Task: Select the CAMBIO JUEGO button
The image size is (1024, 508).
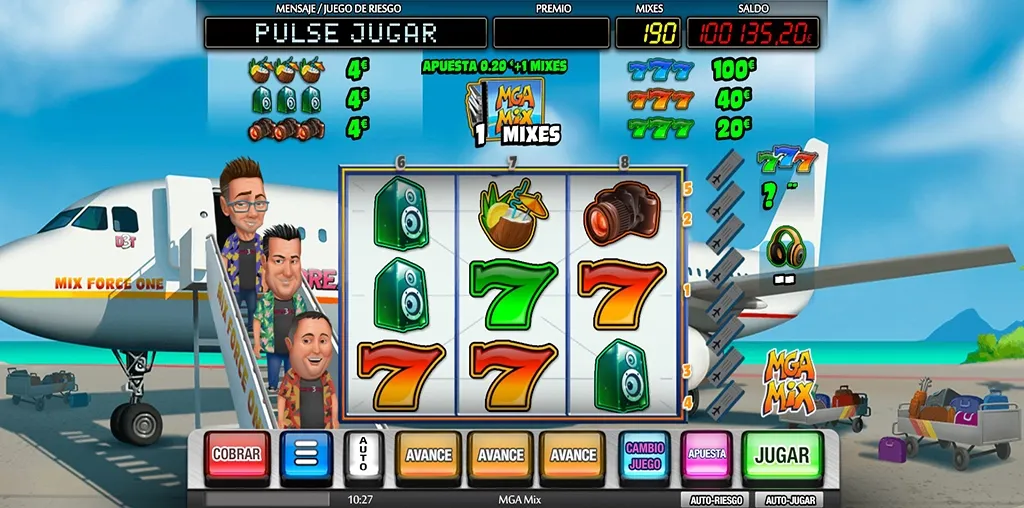Action: click(x=644, y=456)
